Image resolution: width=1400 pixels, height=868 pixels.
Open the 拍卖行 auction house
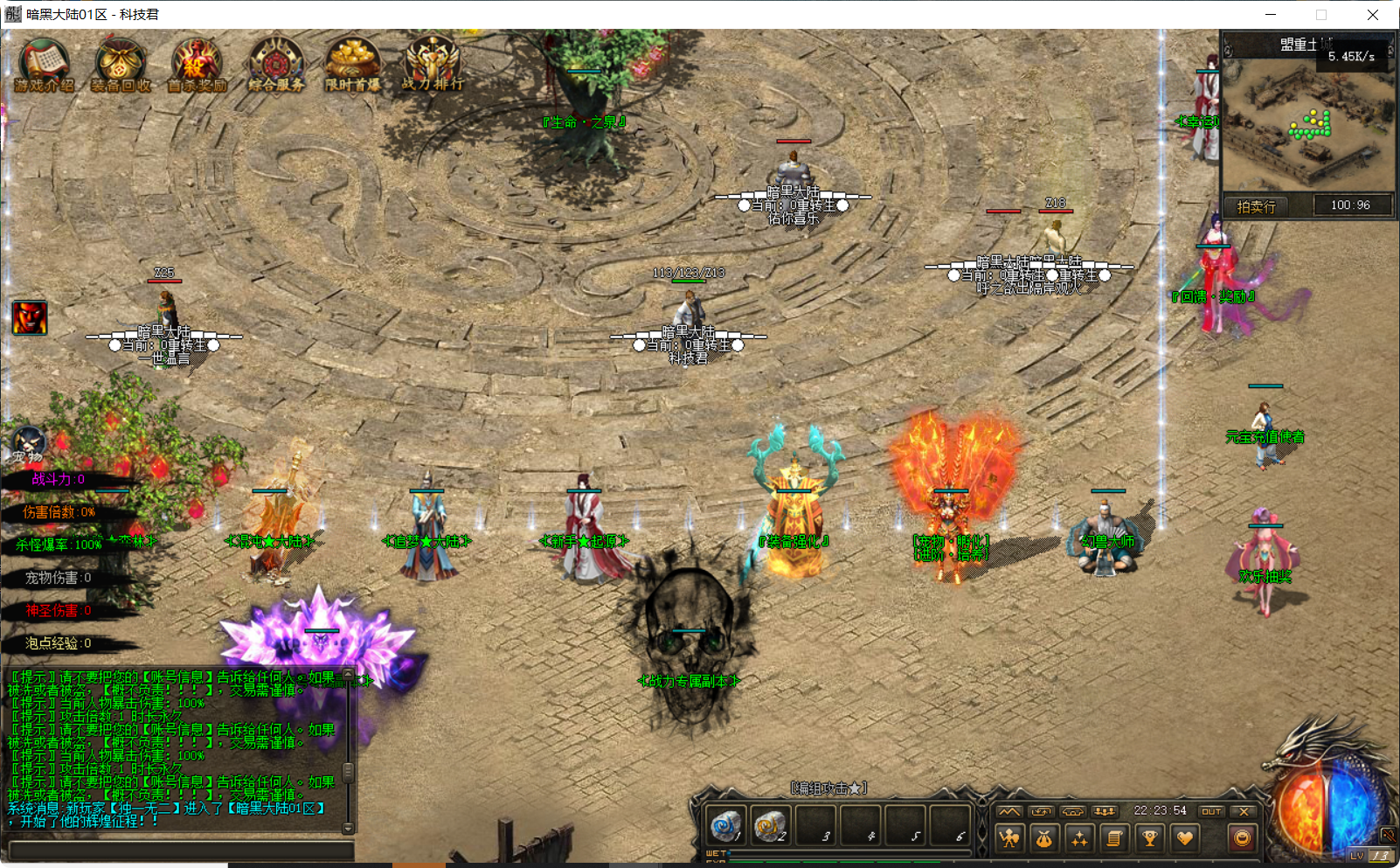pyautogui.click(x=1256, y=205)
